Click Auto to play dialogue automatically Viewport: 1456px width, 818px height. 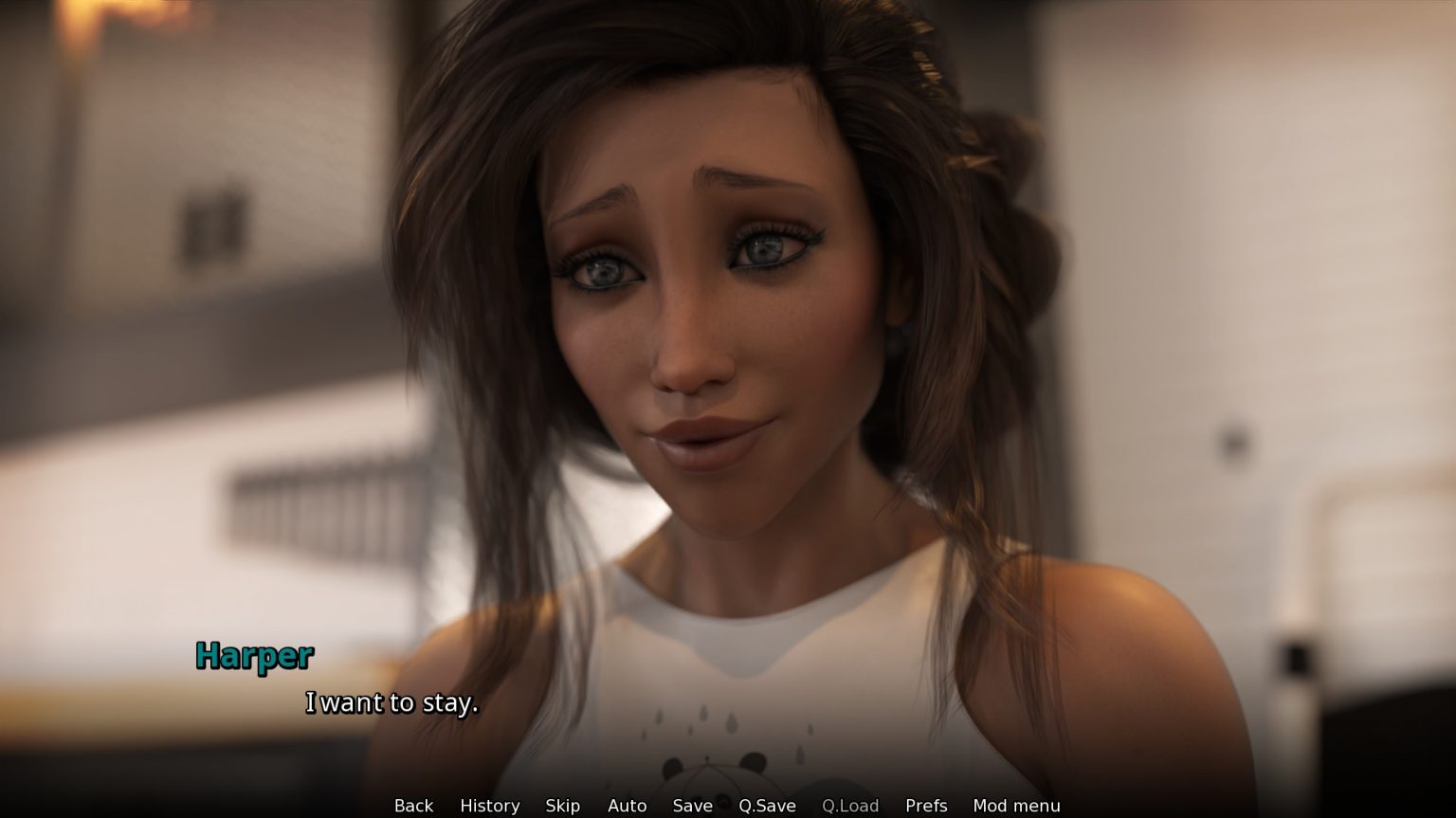pyautogui.click(x=627, y=805)
